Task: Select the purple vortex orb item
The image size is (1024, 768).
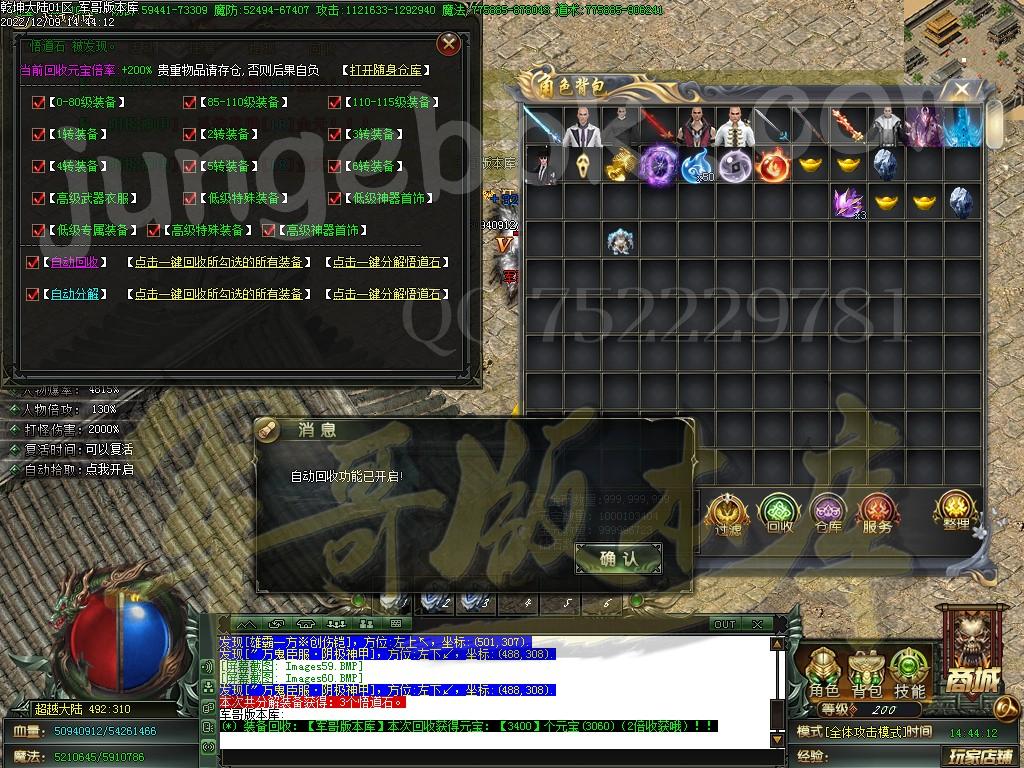Action: click(x=659, y=163)
